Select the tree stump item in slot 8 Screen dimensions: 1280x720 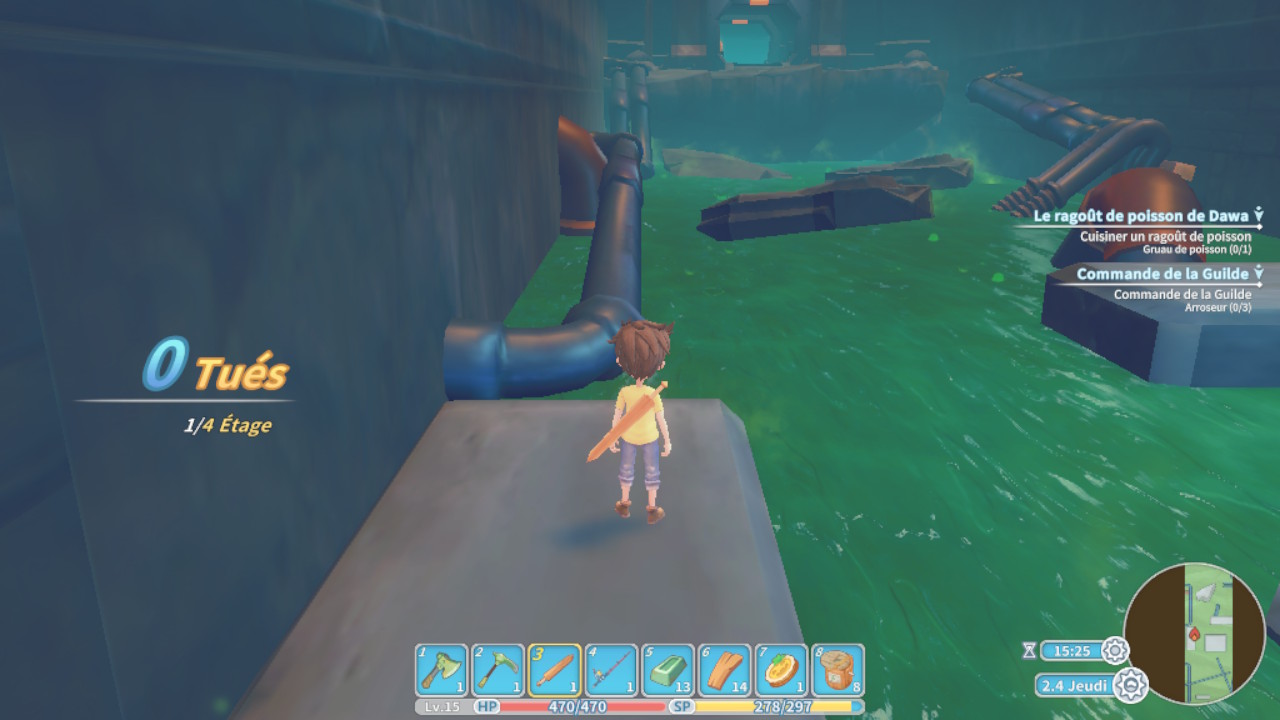pyautogui.click(x=838, y=670)
